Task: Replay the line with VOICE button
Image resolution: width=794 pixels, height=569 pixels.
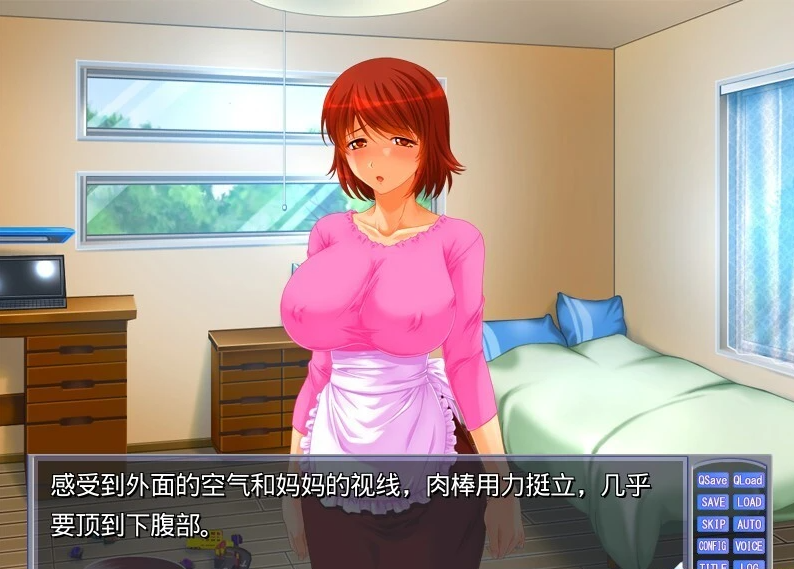Action: 748,547
